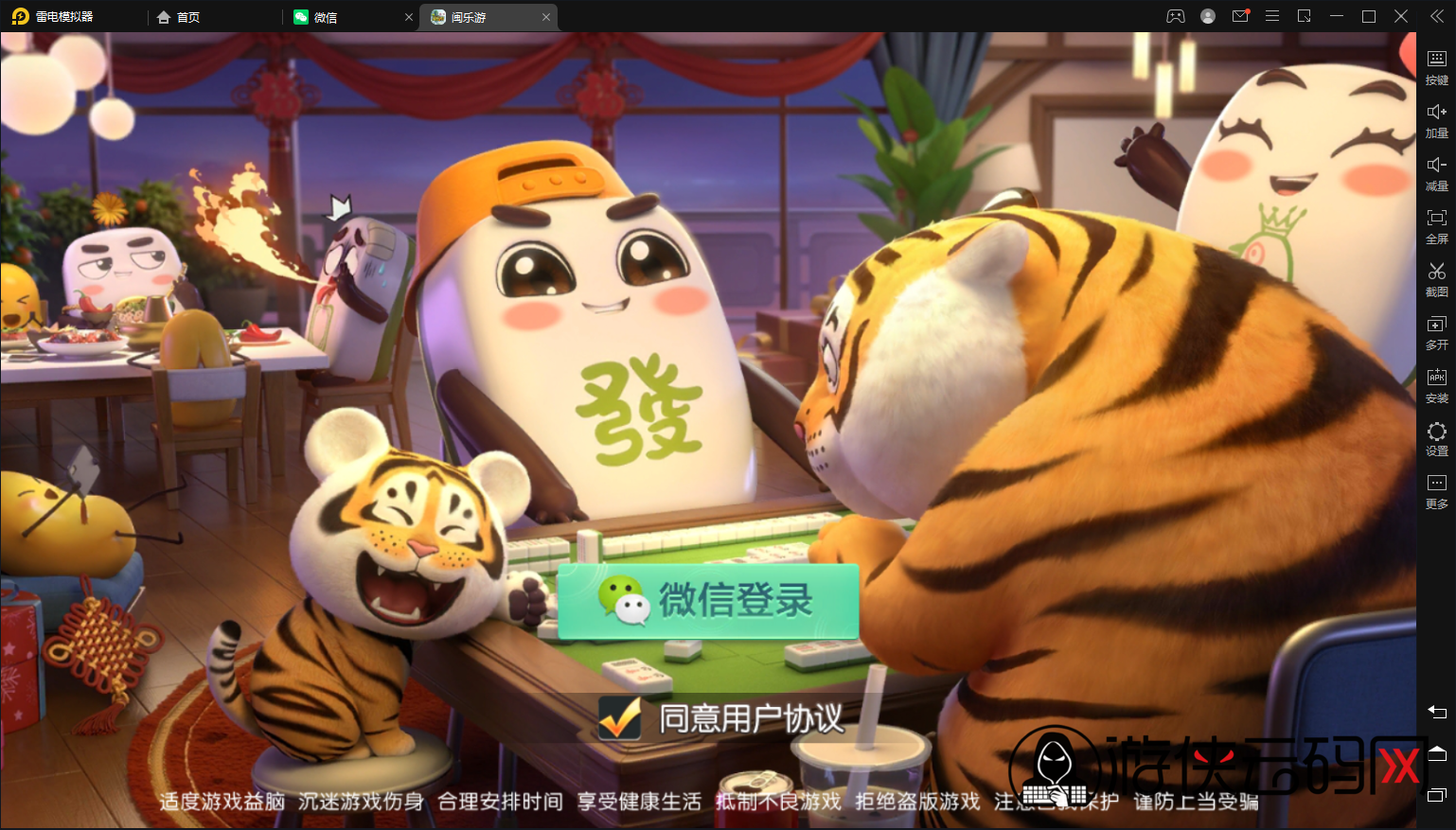Open the hamburger menu

(x=1272, y=15)
